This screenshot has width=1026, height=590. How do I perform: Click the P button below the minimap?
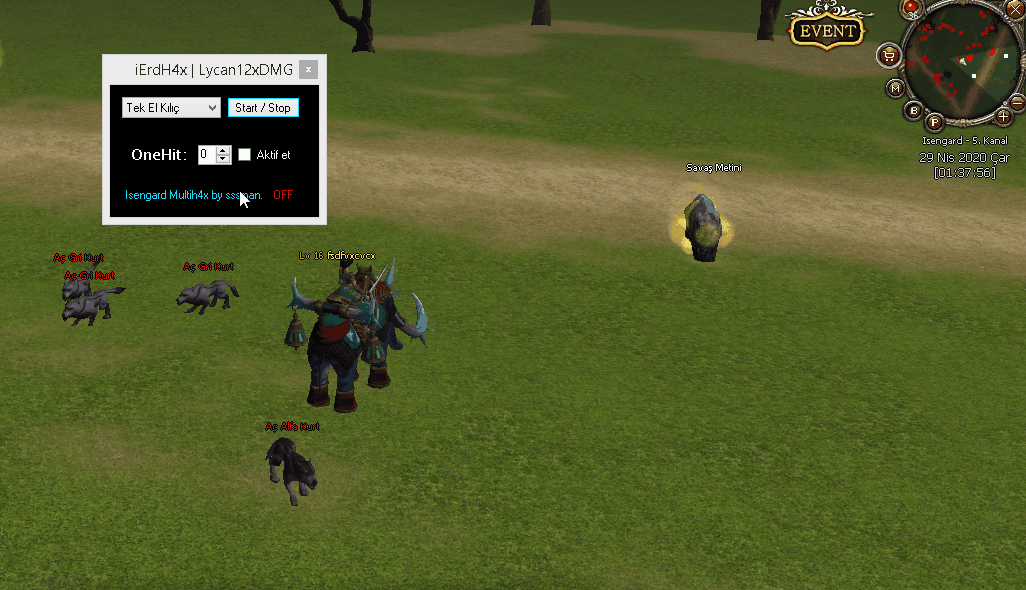coord(935,122)
